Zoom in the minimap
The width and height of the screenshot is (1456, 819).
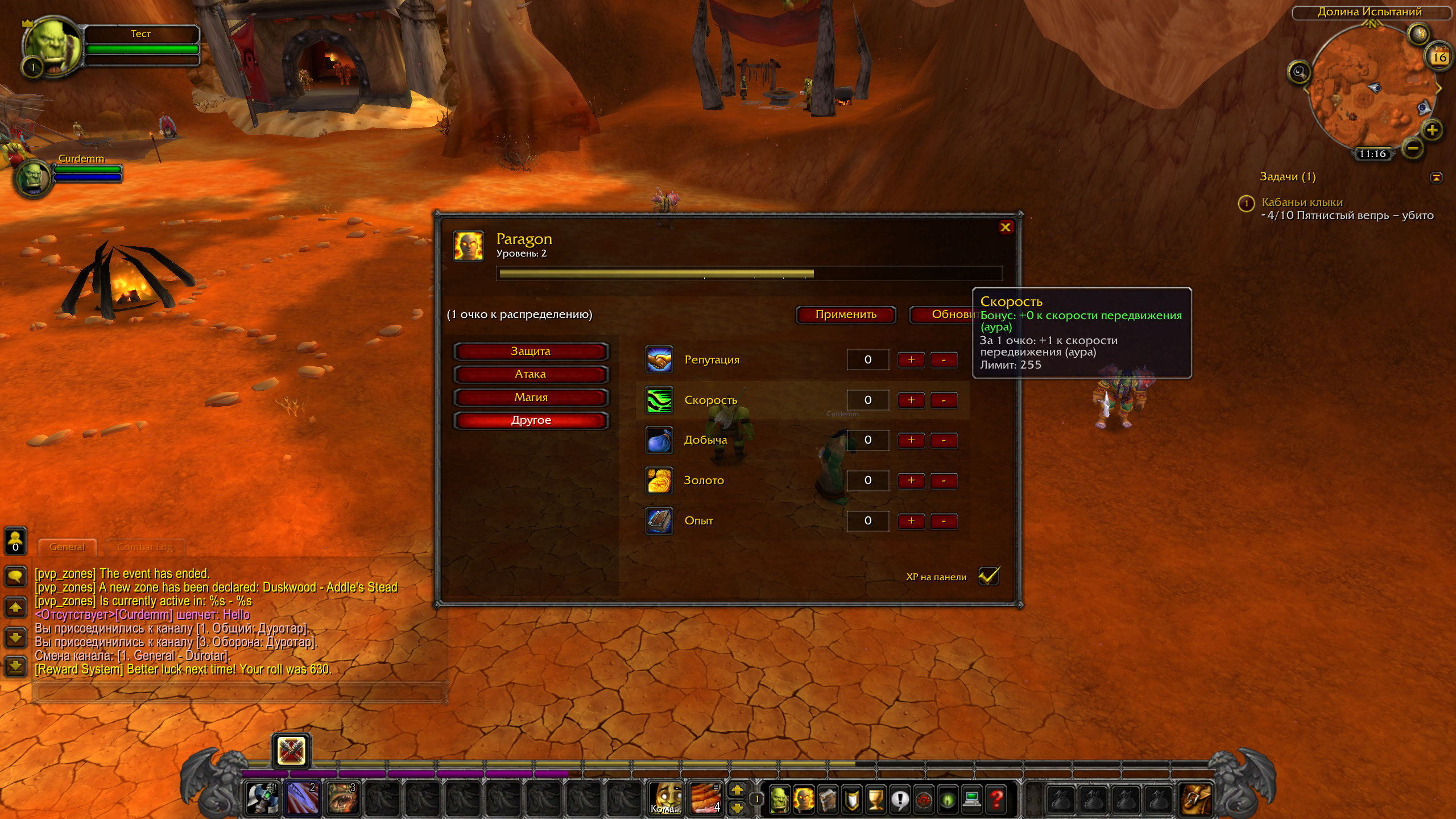(x=1432, y=130)
